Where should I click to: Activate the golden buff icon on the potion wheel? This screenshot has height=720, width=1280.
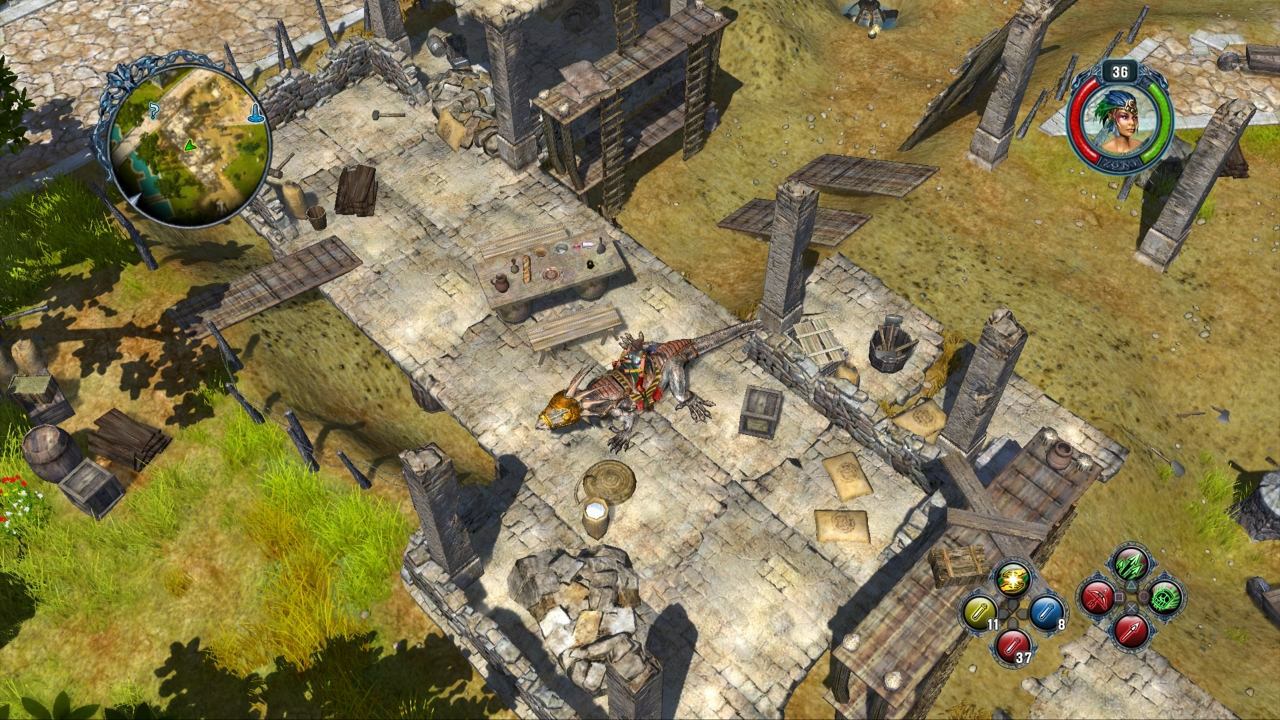(1012, 578)
